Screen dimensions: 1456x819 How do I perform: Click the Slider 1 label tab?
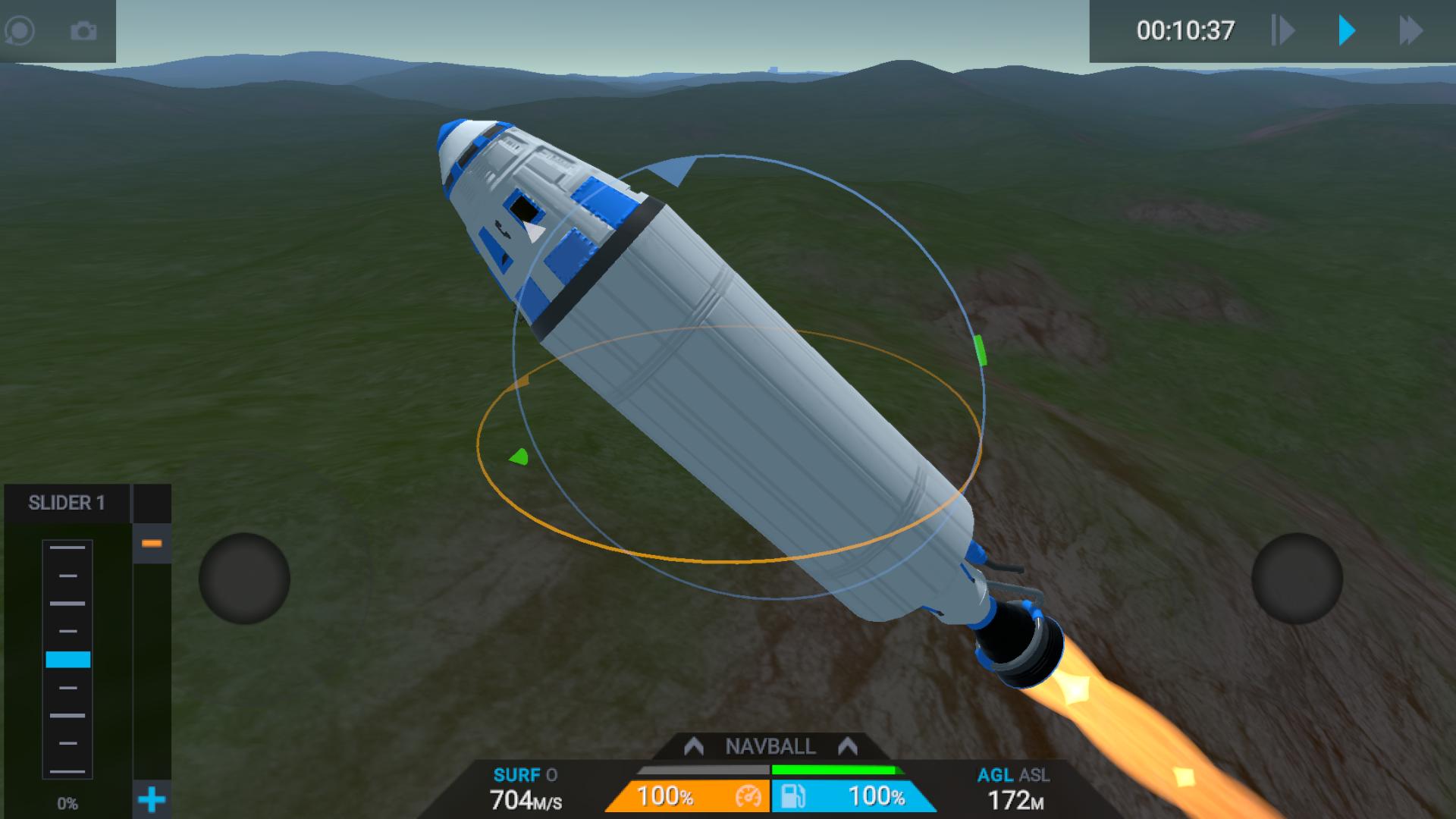67,503
